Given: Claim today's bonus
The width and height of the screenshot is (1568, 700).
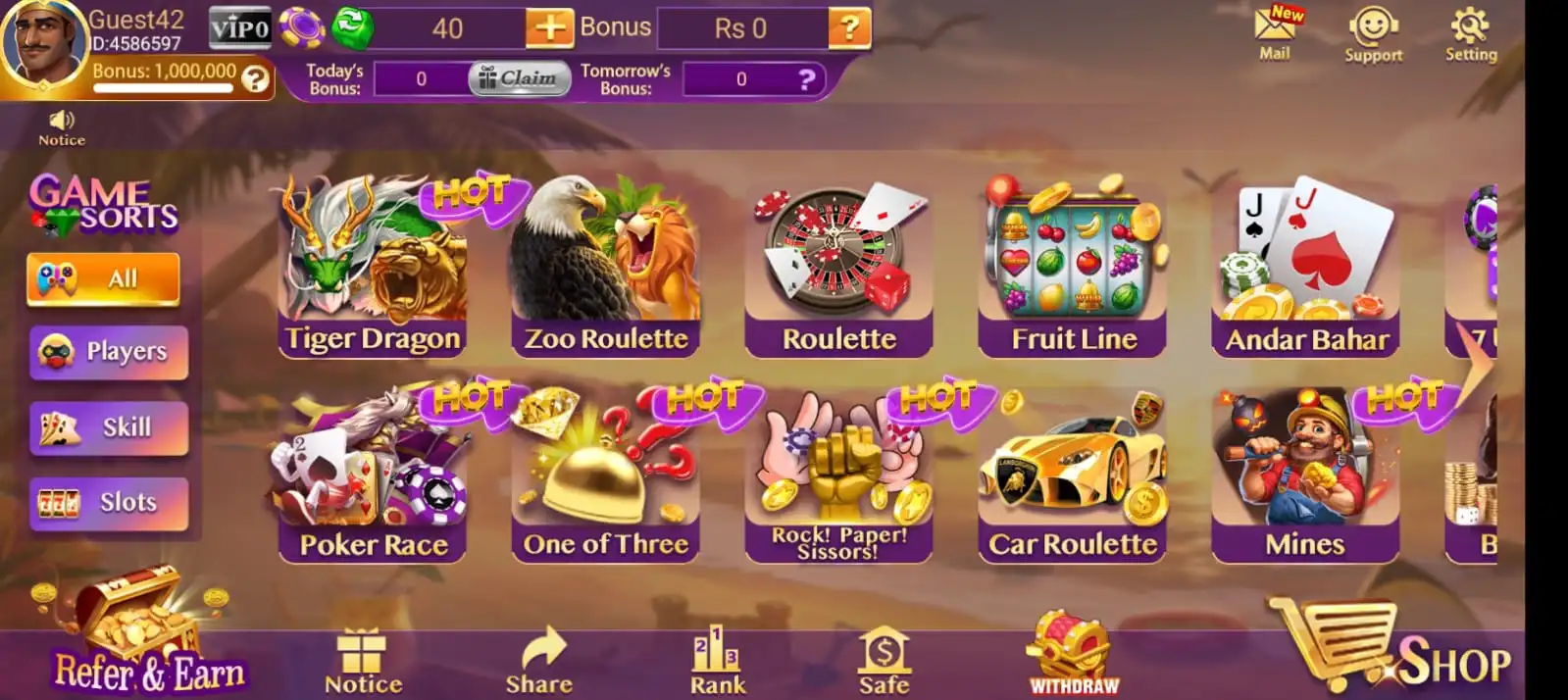Looking at the screenshot, I should point(519,78).
